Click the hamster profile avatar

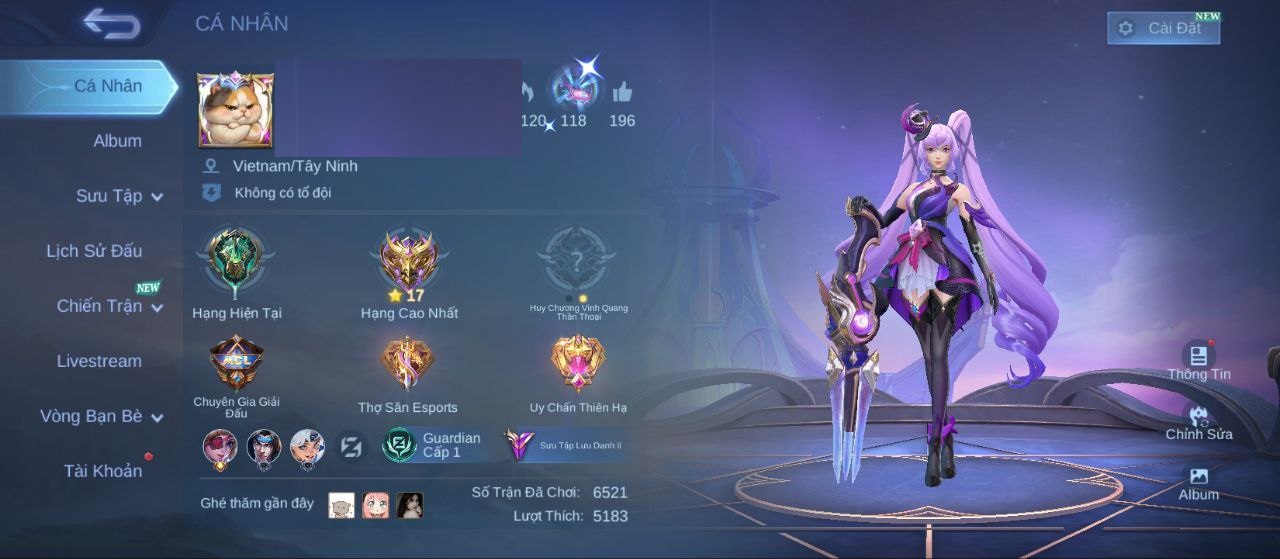[x=236, y=110]
